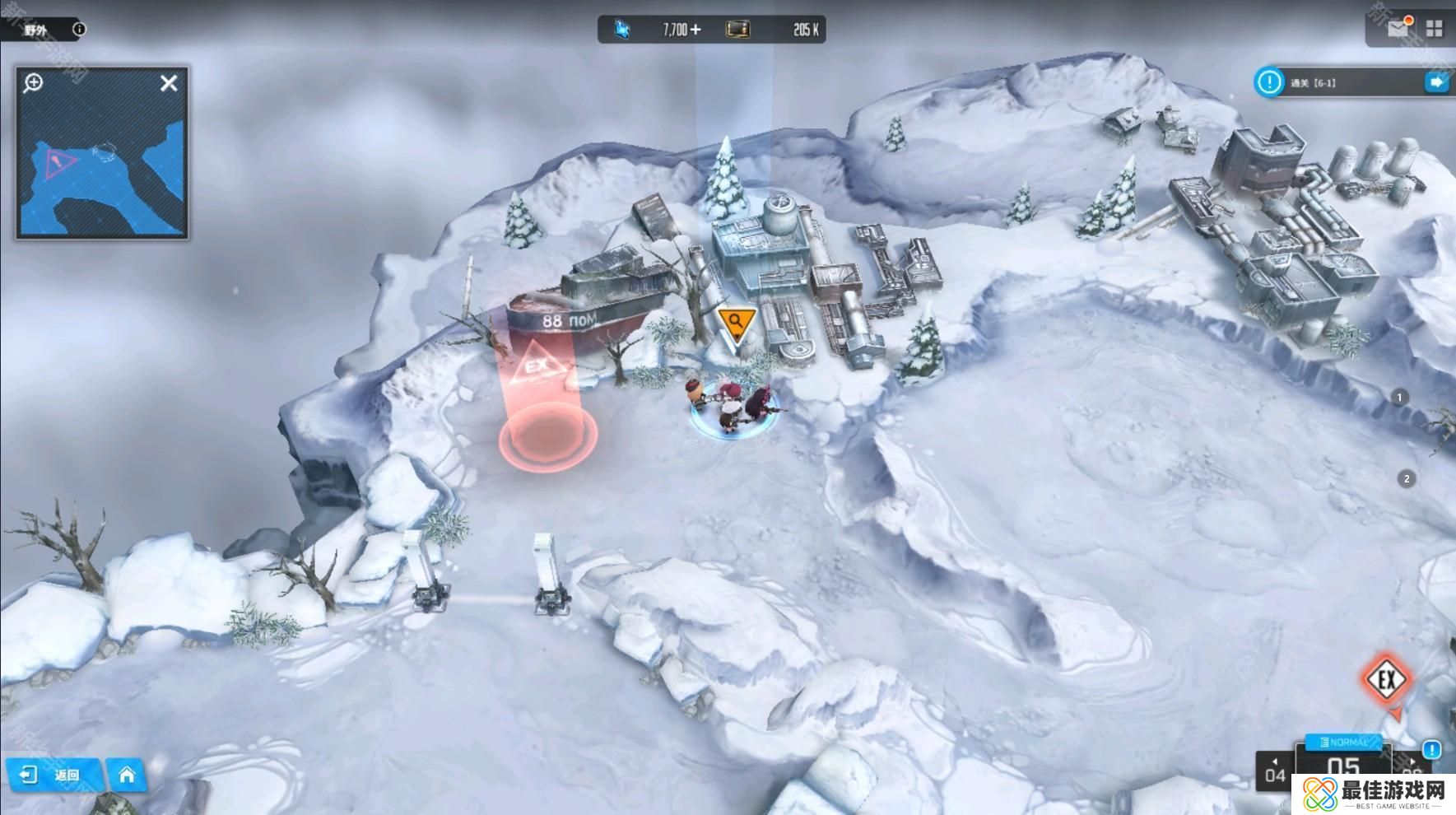Click the 返回 back button
1456x815 pixels.
(x=53, y=775)
